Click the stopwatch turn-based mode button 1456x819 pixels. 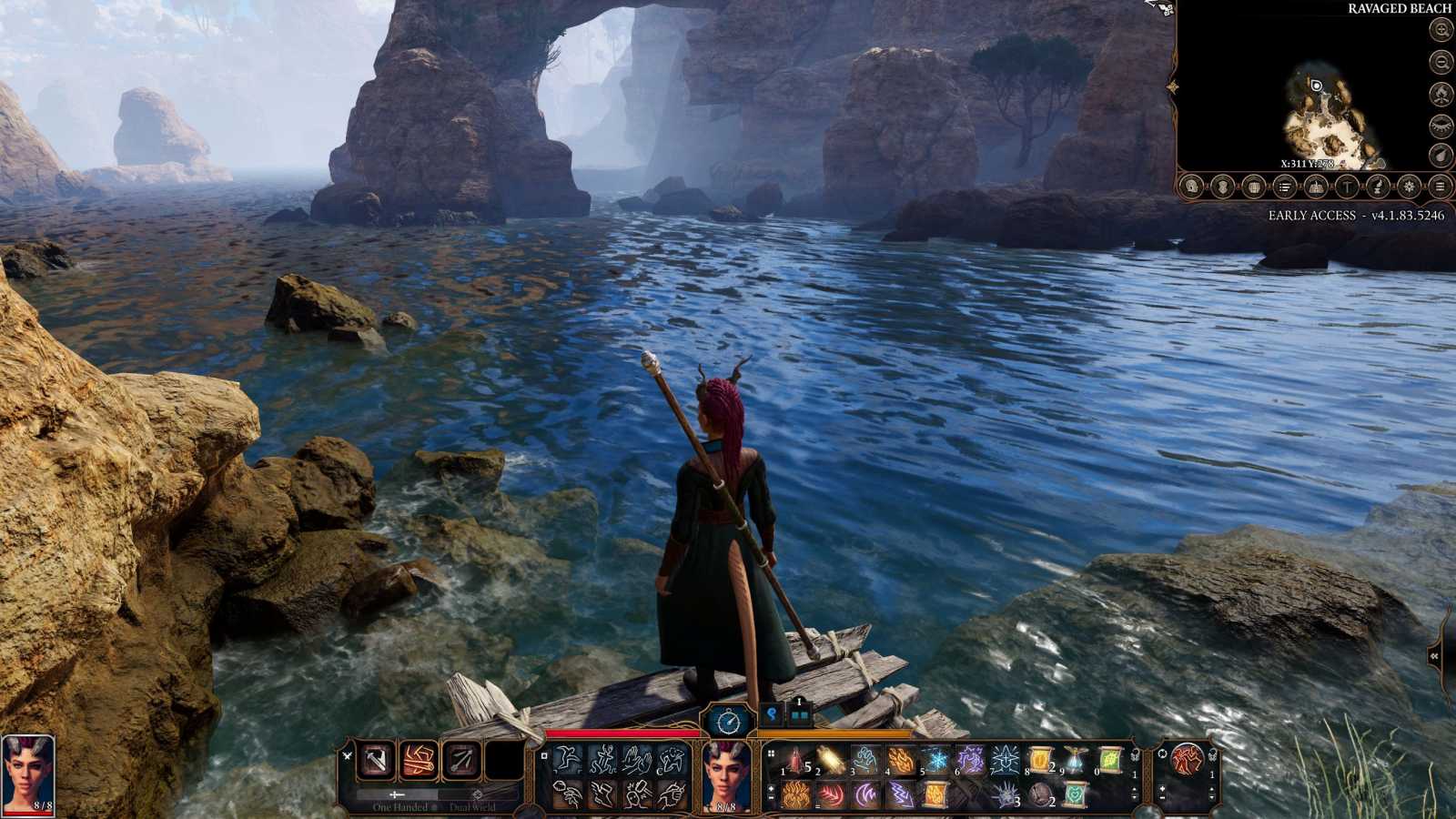tap(730, 722)
